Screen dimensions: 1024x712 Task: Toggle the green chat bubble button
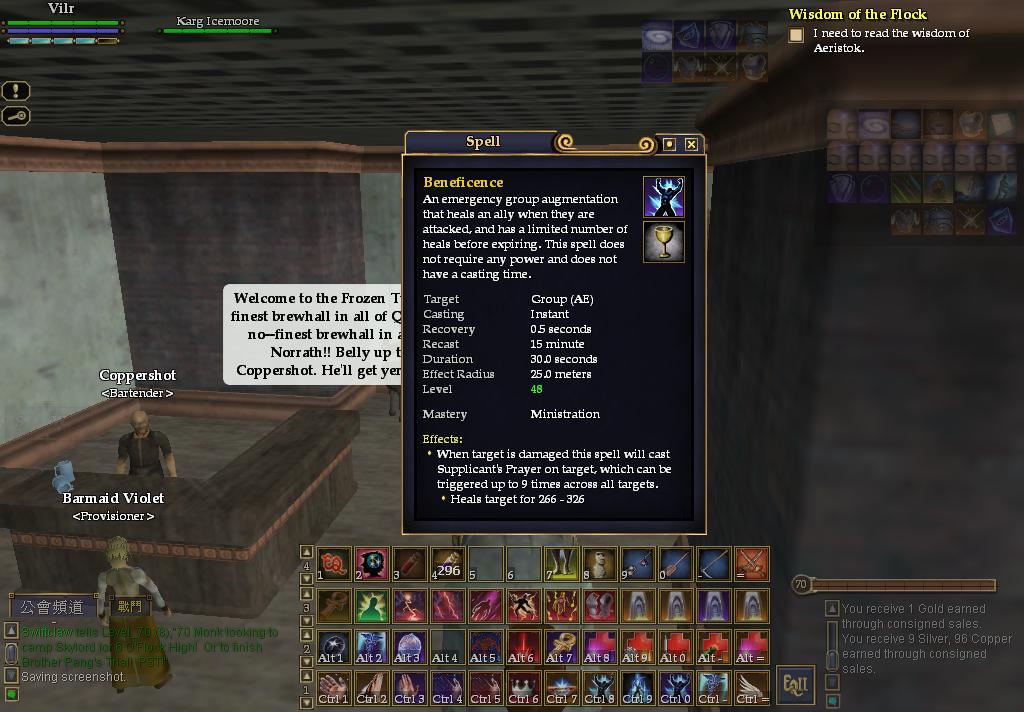click(x=12, y=693)
